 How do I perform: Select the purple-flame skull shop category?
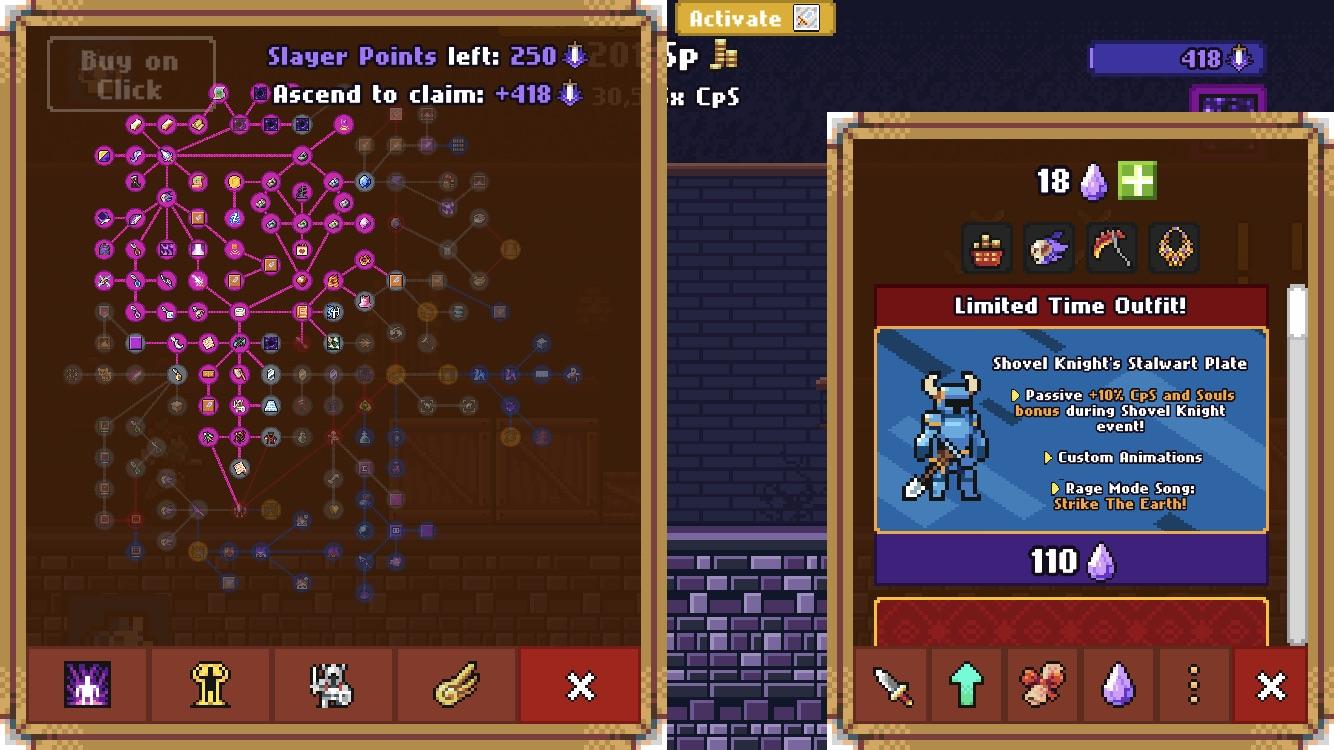[x=1049, y=247]
